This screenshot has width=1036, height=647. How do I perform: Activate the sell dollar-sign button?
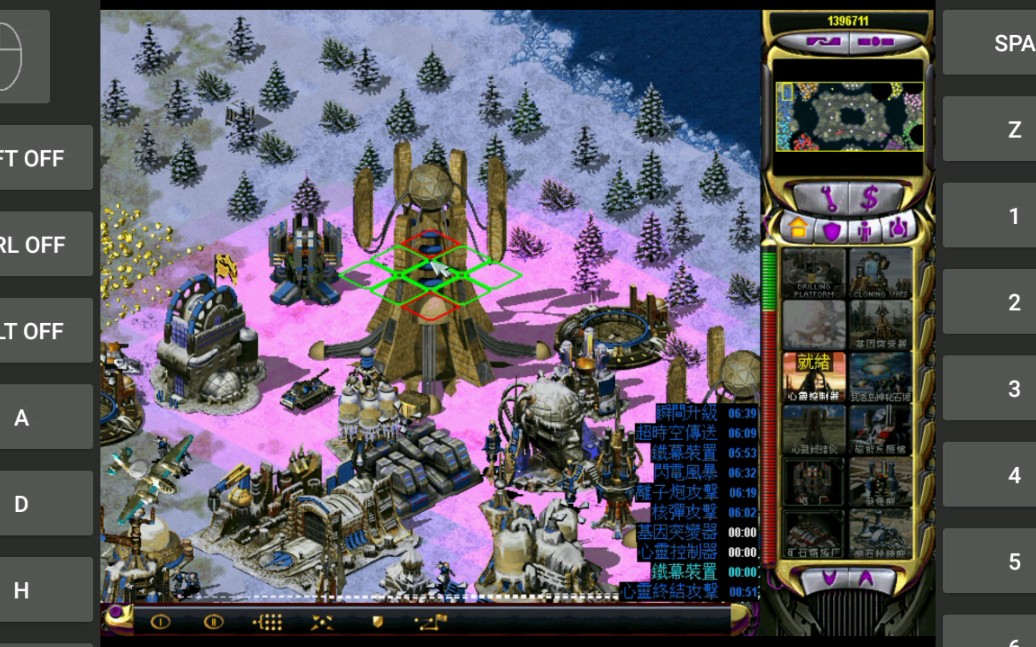[869, 197]
